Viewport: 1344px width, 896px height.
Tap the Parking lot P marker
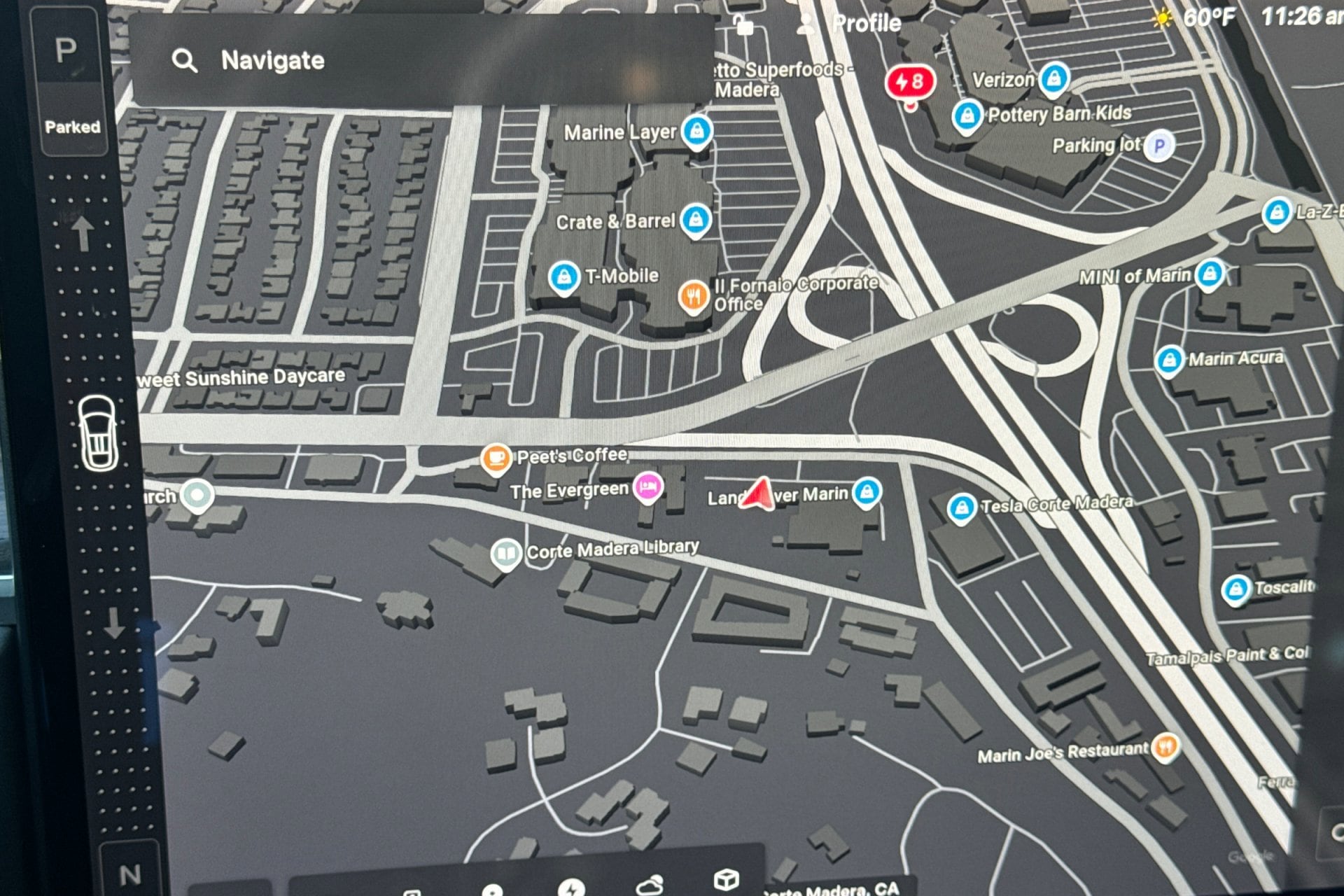click(x=1159, y=146)
